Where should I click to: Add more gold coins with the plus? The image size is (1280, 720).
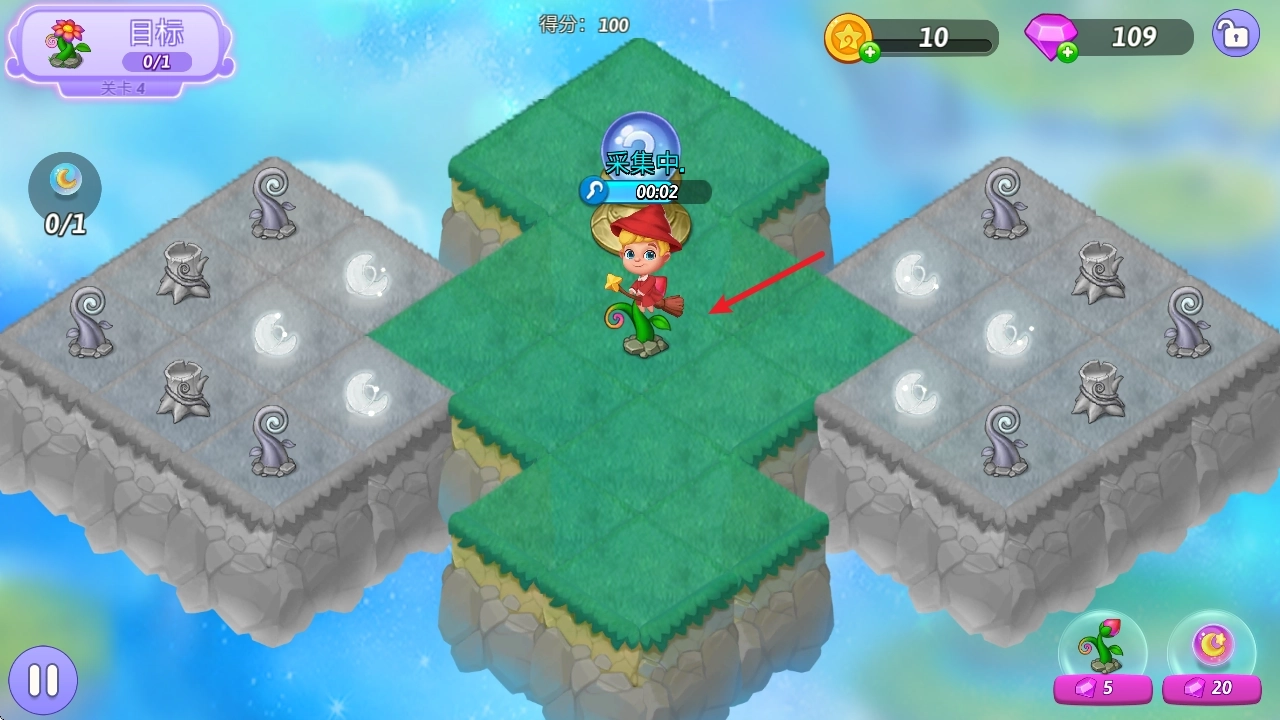pyautogui.click(x=870, y=53)
